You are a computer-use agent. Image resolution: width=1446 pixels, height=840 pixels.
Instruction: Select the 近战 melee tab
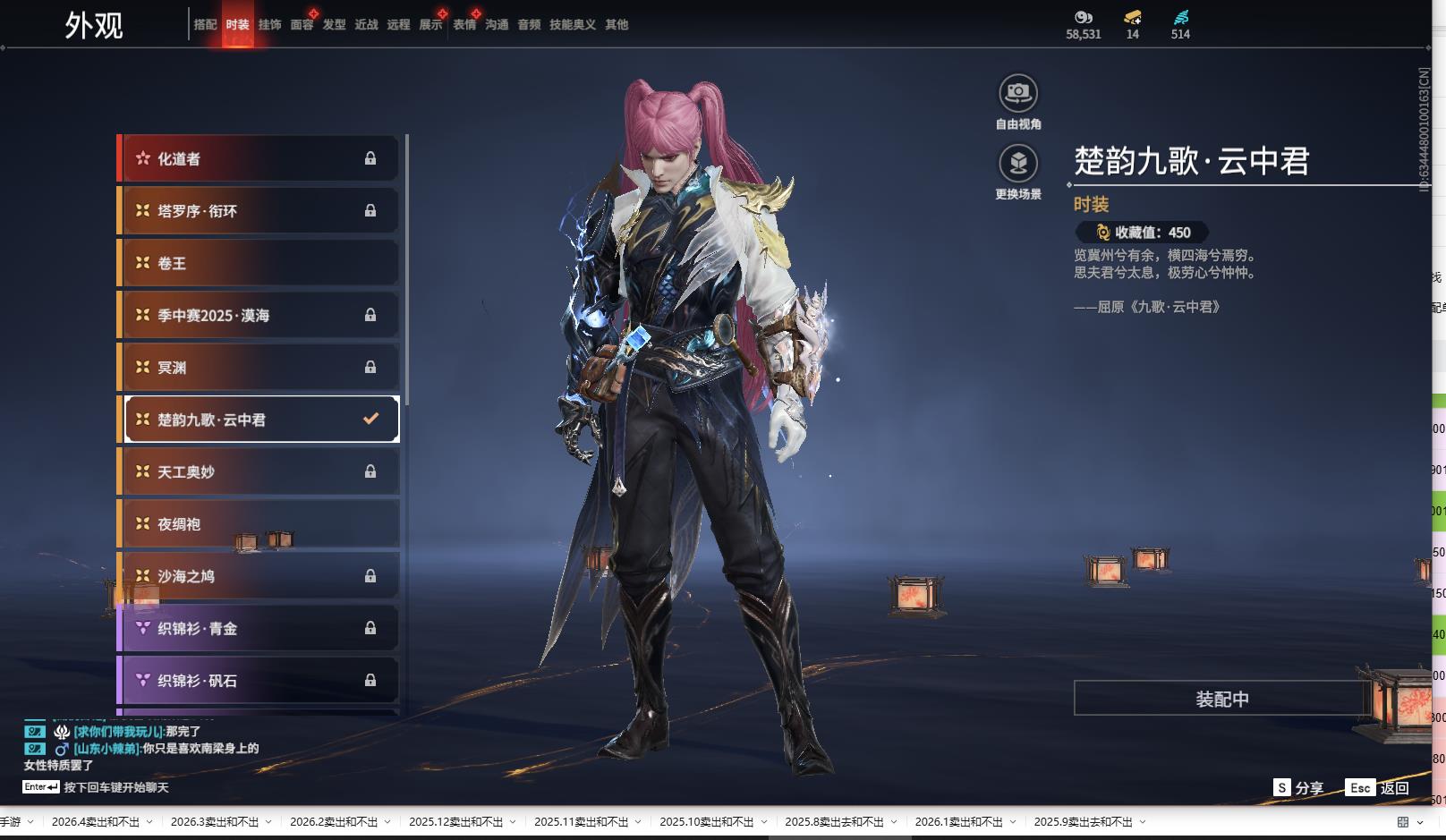pyautogui.click(x=366, y=25)
